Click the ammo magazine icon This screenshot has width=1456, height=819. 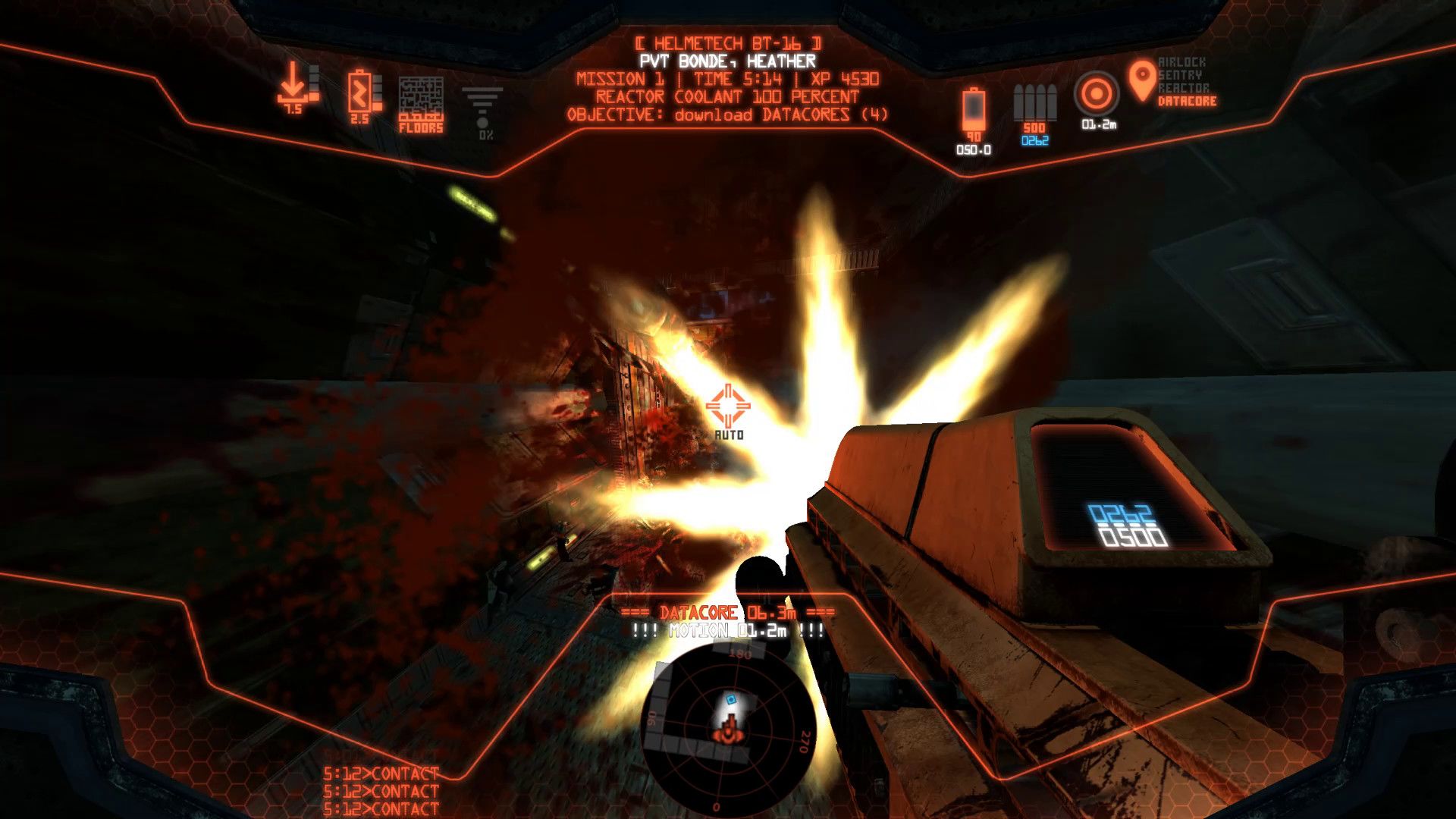1034,102
